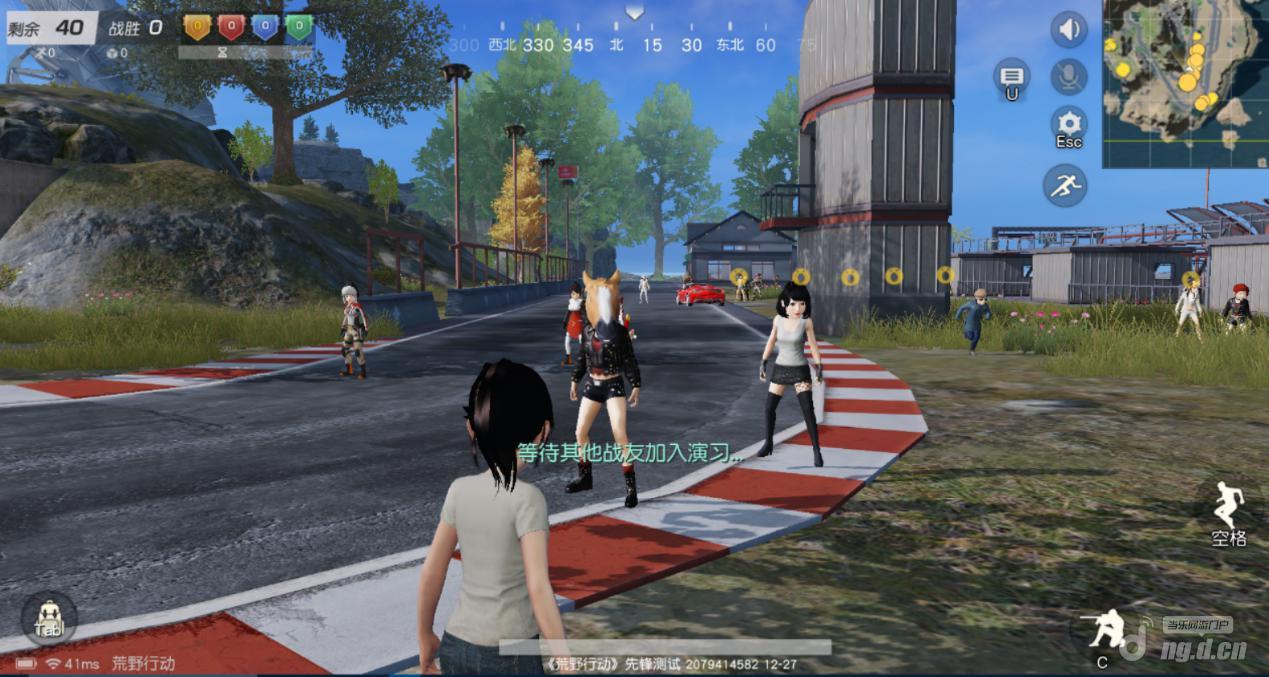
Task: Activate the sprint running-figure icon
Action: click(x=1064, y=185)
